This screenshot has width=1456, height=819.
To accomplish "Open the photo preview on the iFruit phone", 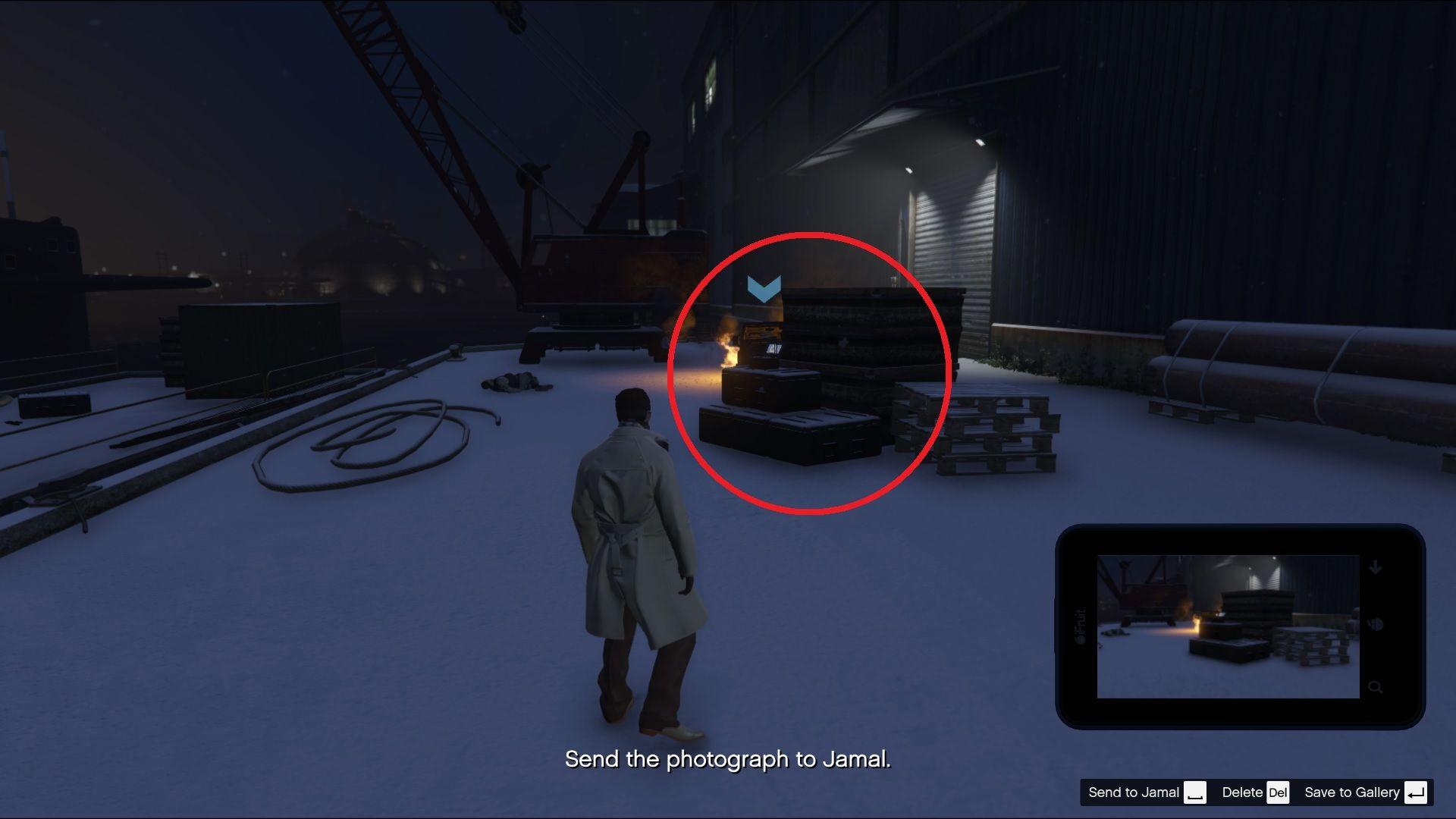I will coord(1227,626).
